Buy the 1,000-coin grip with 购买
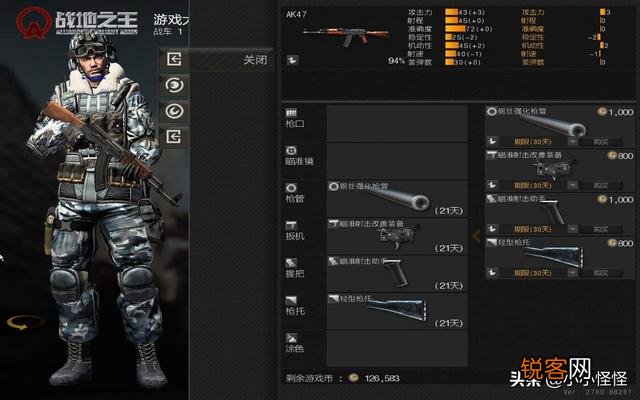 (x=600, y=228)
